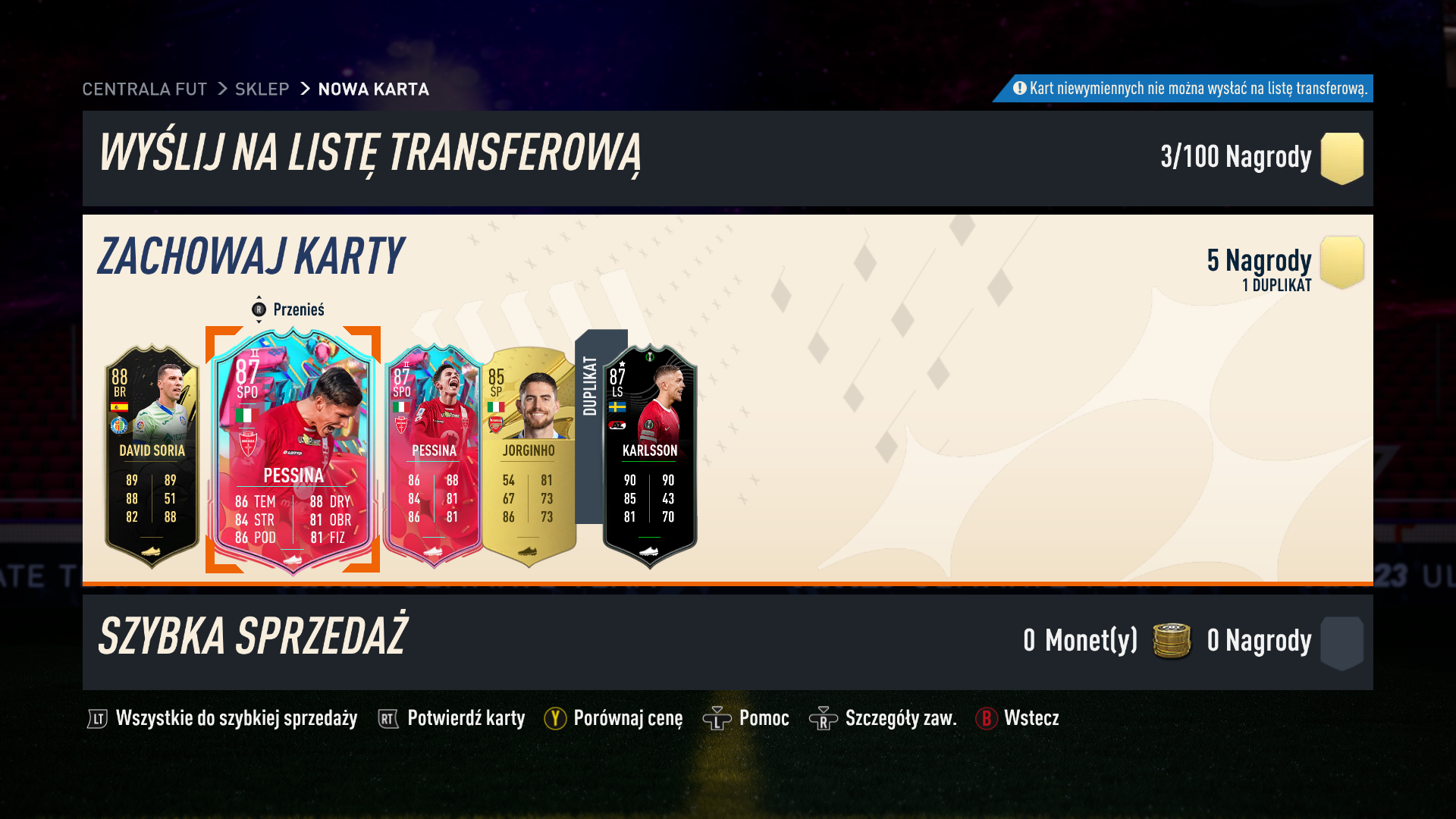1456x819 pixels.
Task: Select the Zachowaj karty section header
Action: coord(251,256)
